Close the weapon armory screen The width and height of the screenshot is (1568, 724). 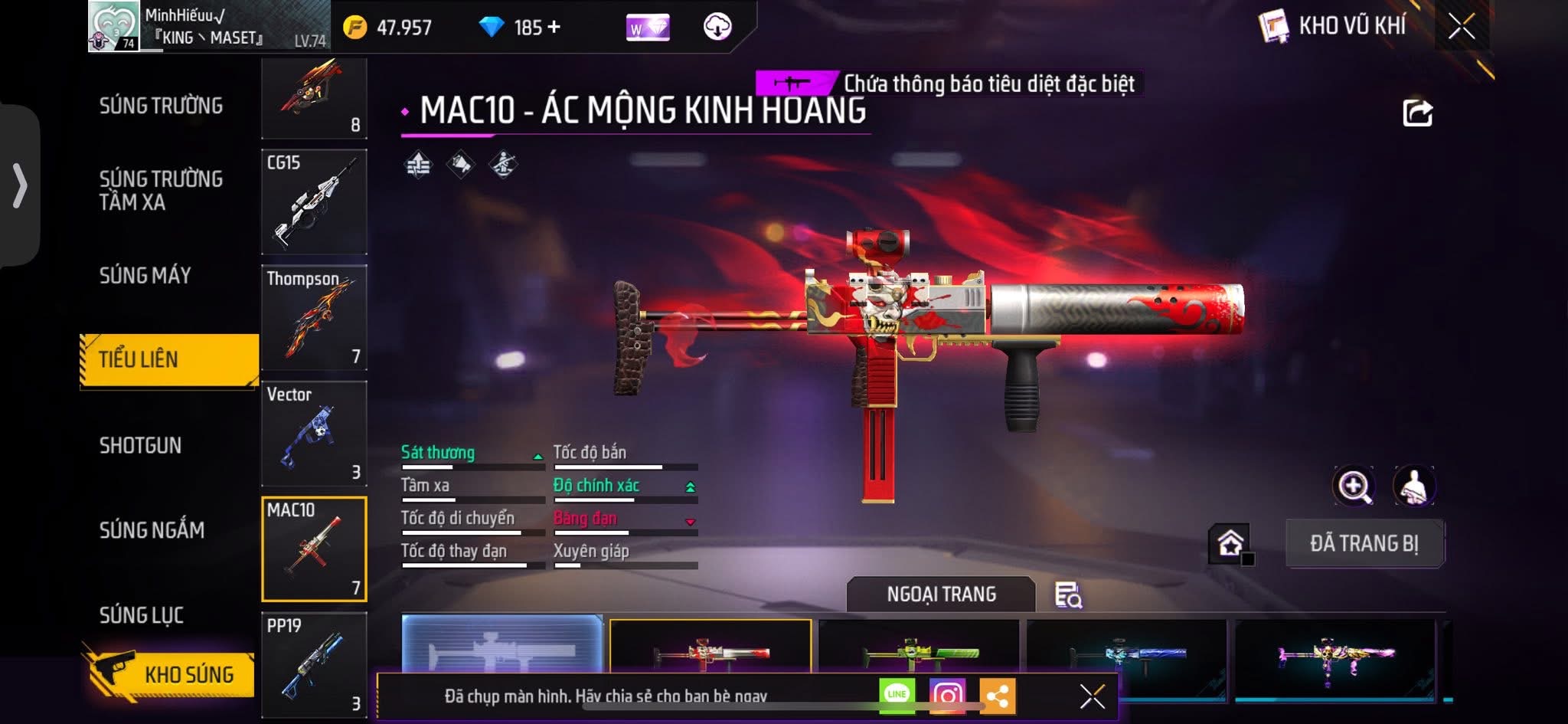click(1461, 27)
